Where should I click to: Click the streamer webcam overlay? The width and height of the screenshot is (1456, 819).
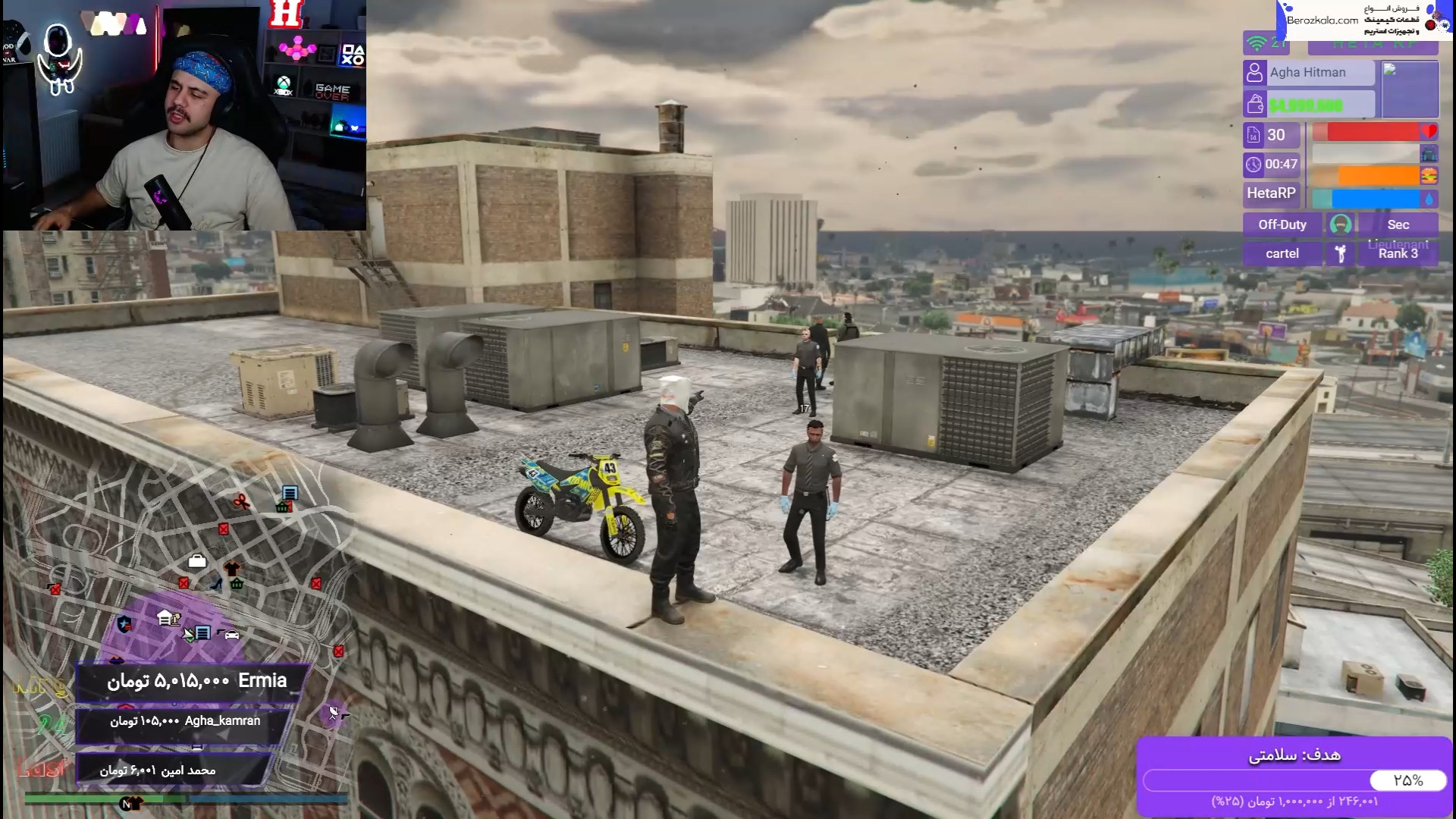click(x=184, y=115)
